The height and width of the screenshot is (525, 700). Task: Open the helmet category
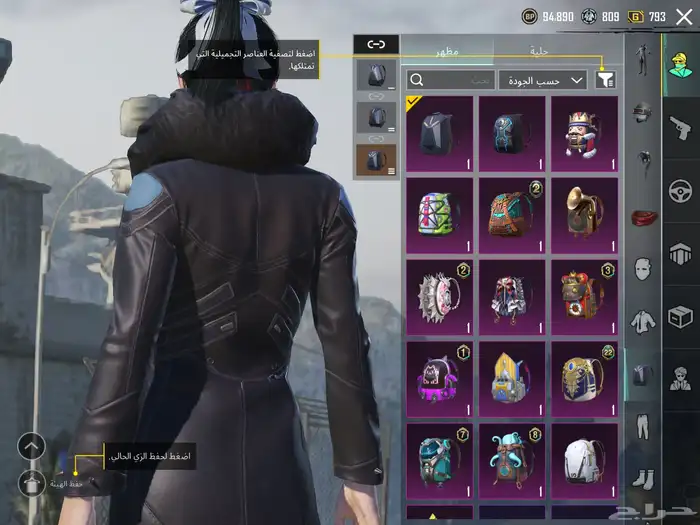641,112
